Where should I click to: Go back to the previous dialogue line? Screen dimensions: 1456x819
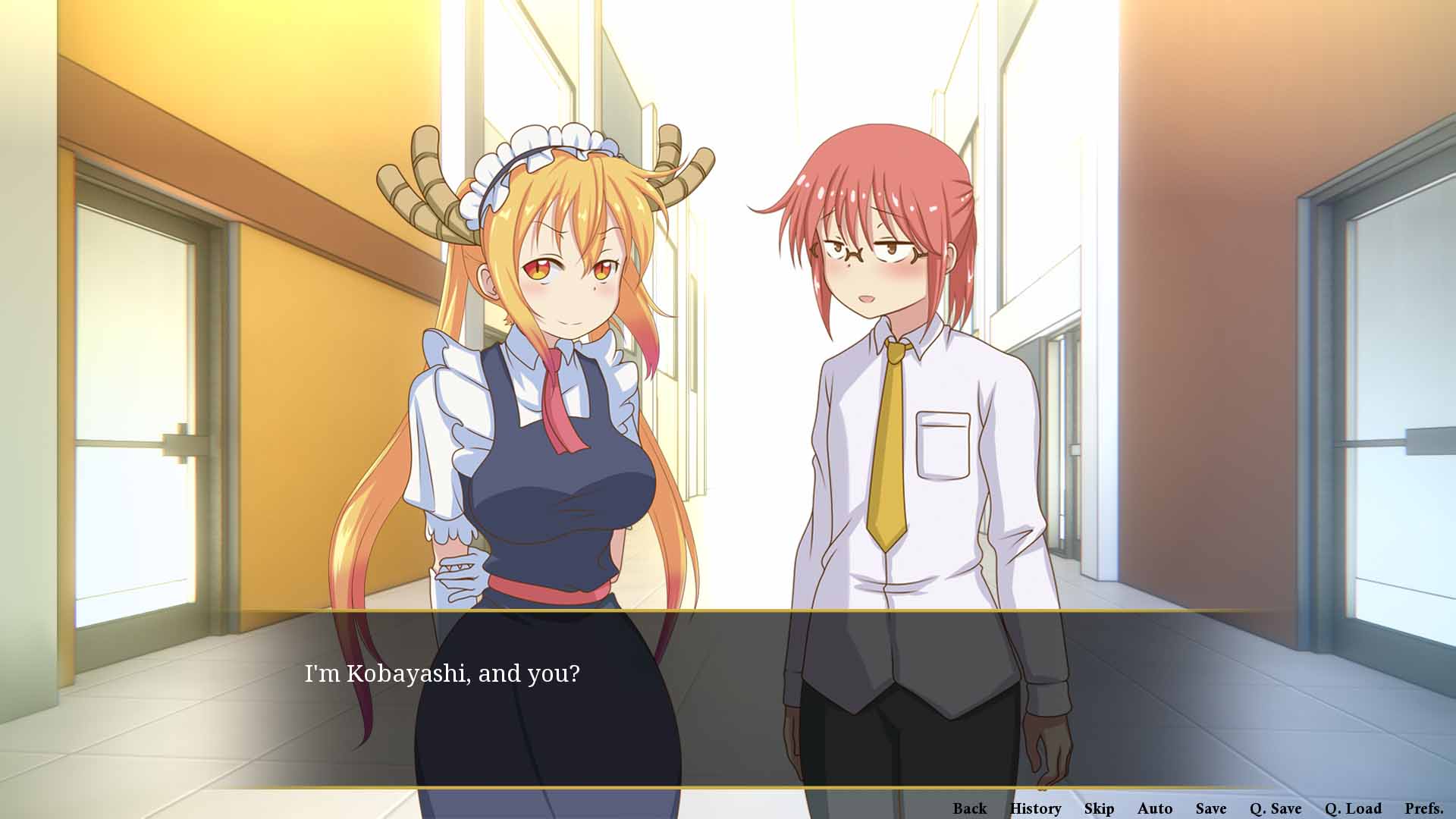969,808
